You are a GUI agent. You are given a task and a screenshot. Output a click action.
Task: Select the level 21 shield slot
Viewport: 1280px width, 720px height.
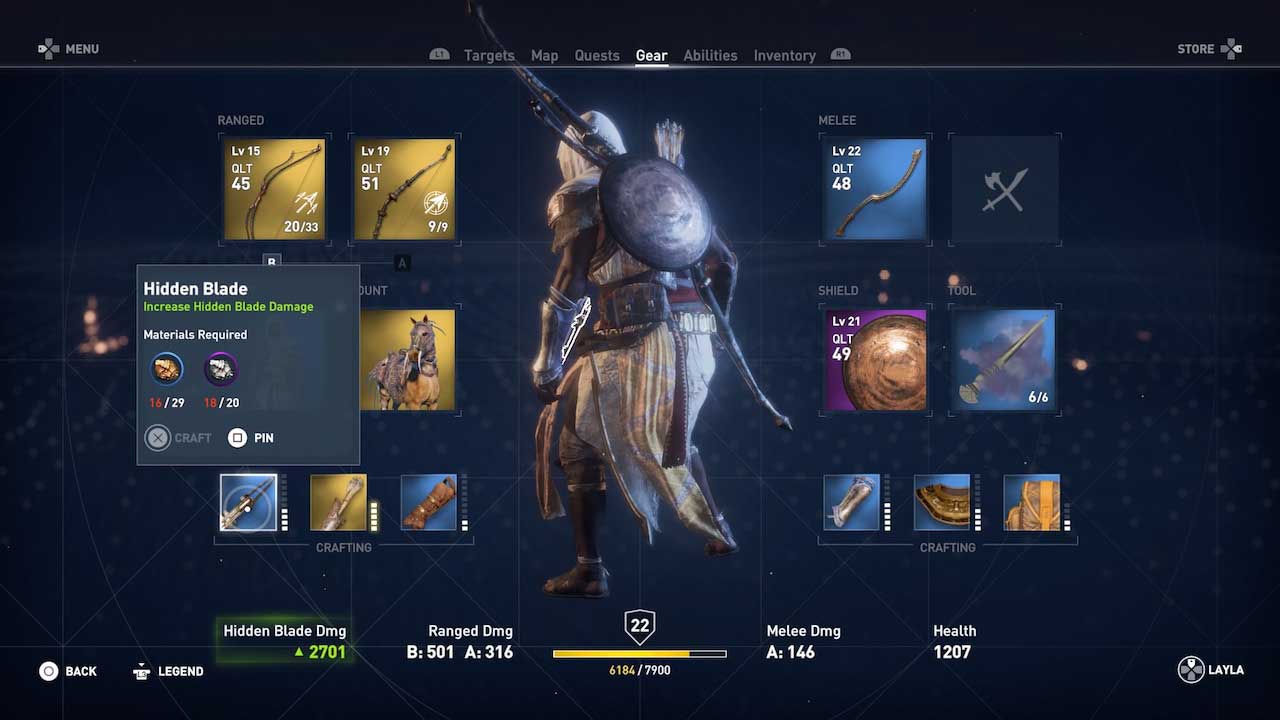[875, 360]
